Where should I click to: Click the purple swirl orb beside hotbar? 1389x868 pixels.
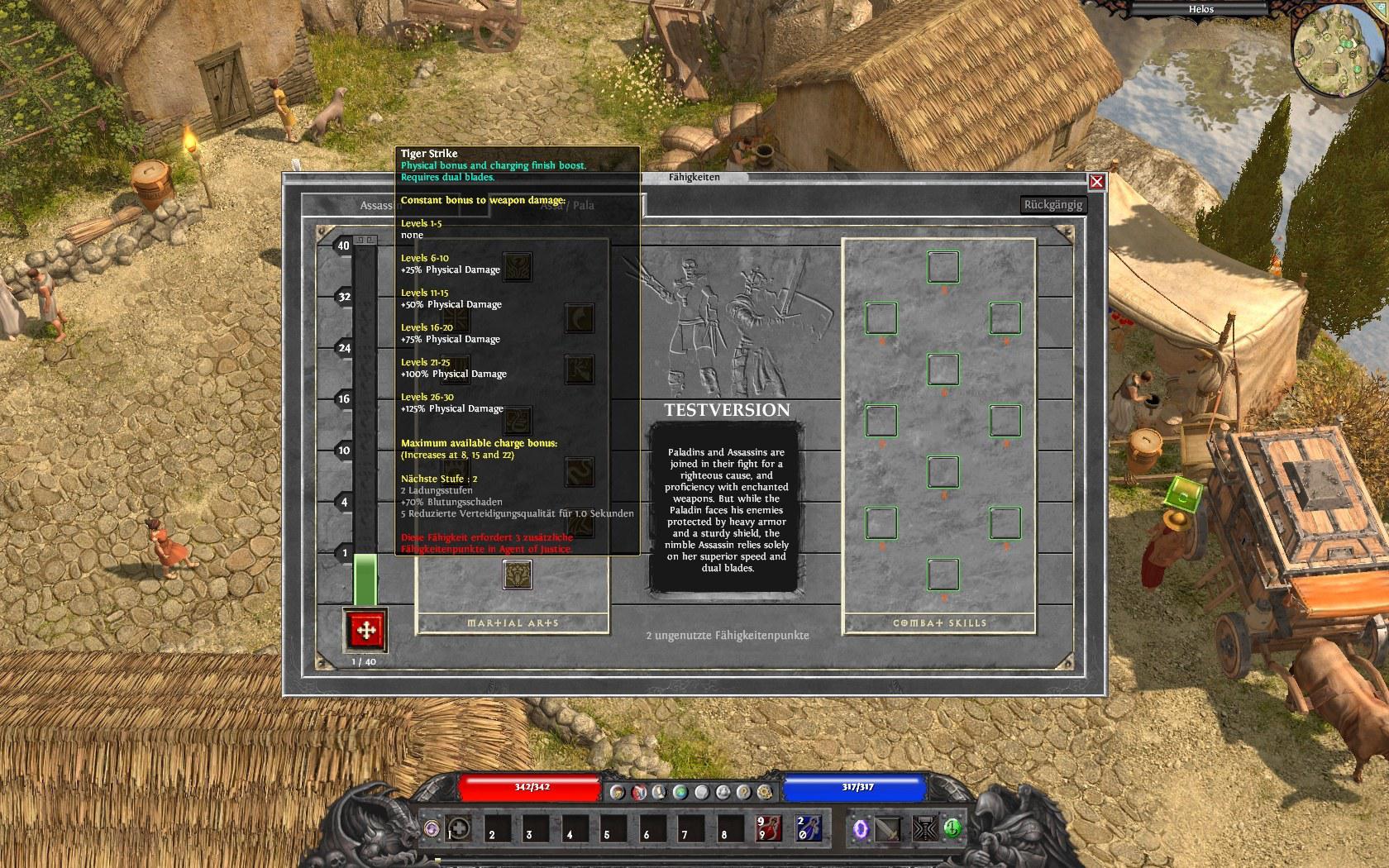[431, 827]
